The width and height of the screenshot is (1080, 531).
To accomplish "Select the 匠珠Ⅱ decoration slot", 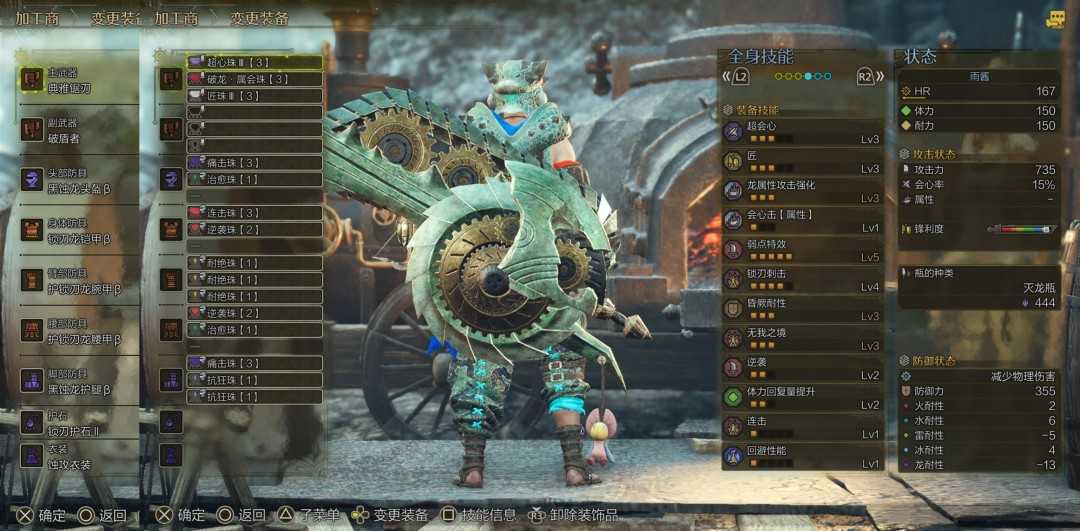I will pyautogui.click(x=254, y=96).
